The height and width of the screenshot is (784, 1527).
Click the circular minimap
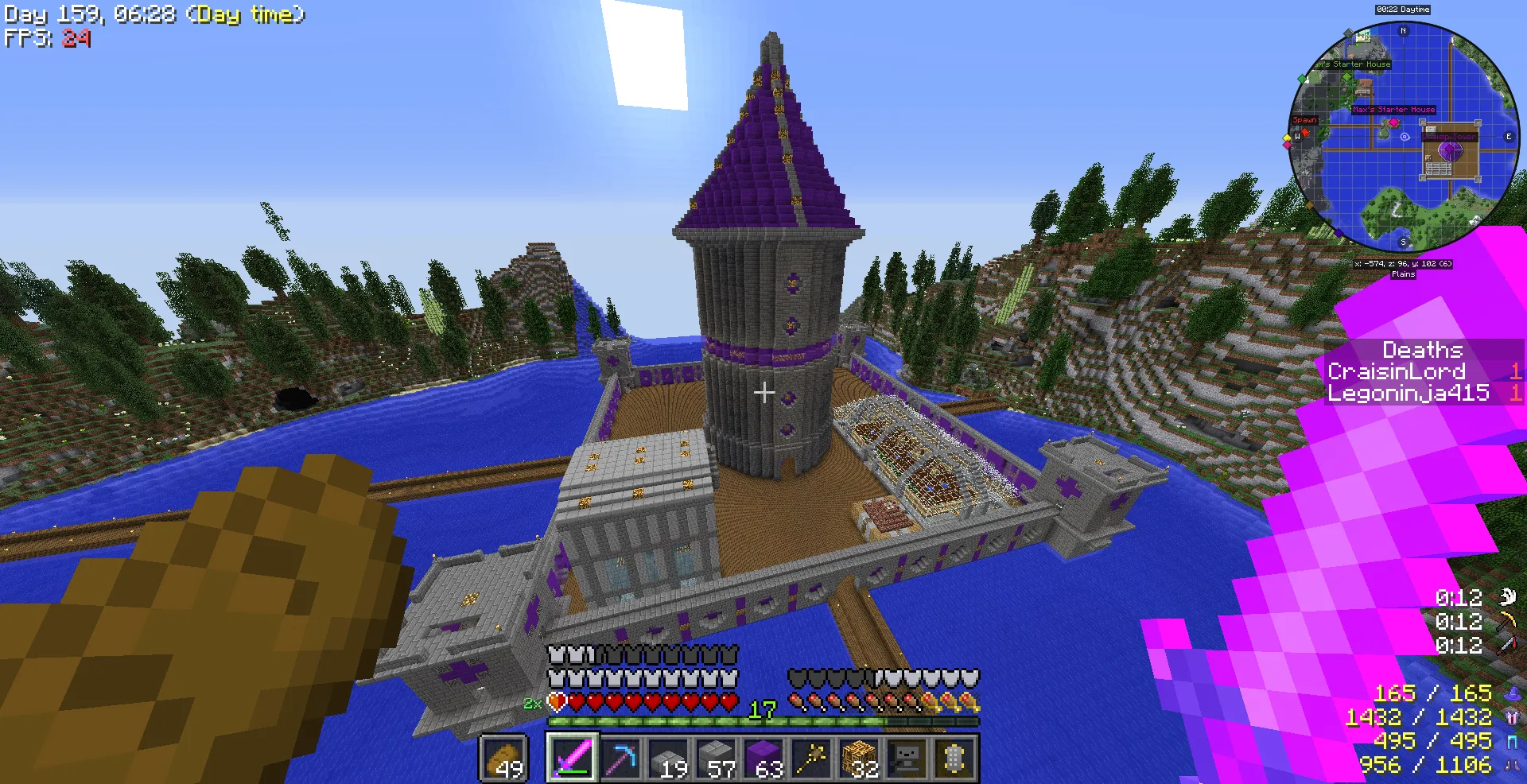point(1403,135)
